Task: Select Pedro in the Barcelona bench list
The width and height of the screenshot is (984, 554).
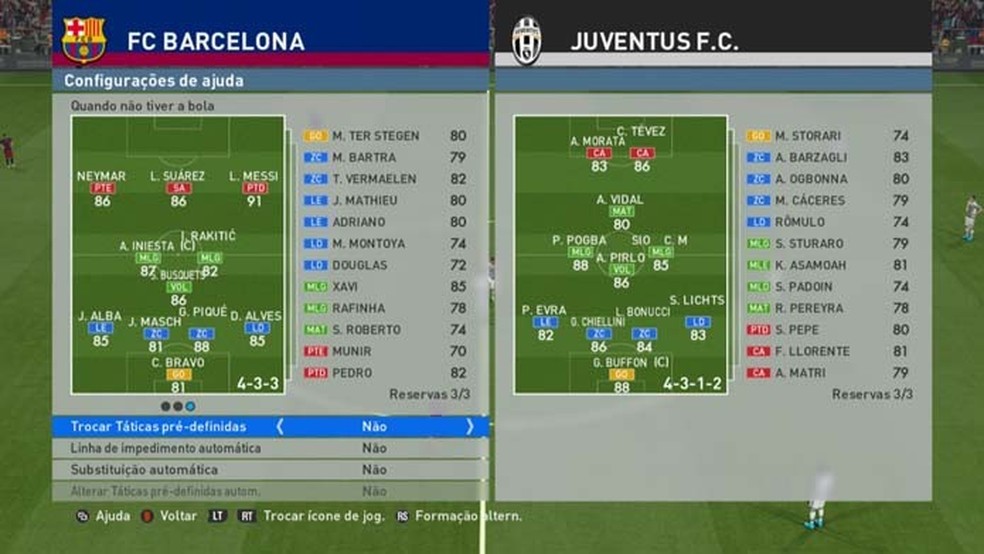Action: pos(351,373)
